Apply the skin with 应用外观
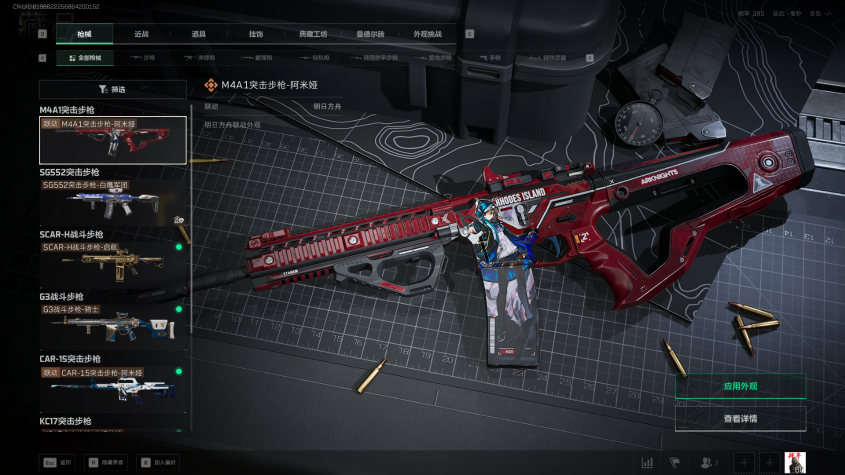 (740, 386)
